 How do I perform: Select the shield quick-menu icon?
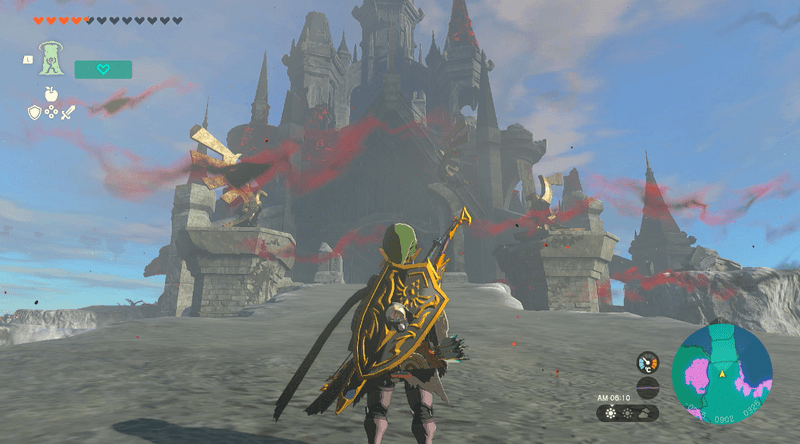(33, 113)
